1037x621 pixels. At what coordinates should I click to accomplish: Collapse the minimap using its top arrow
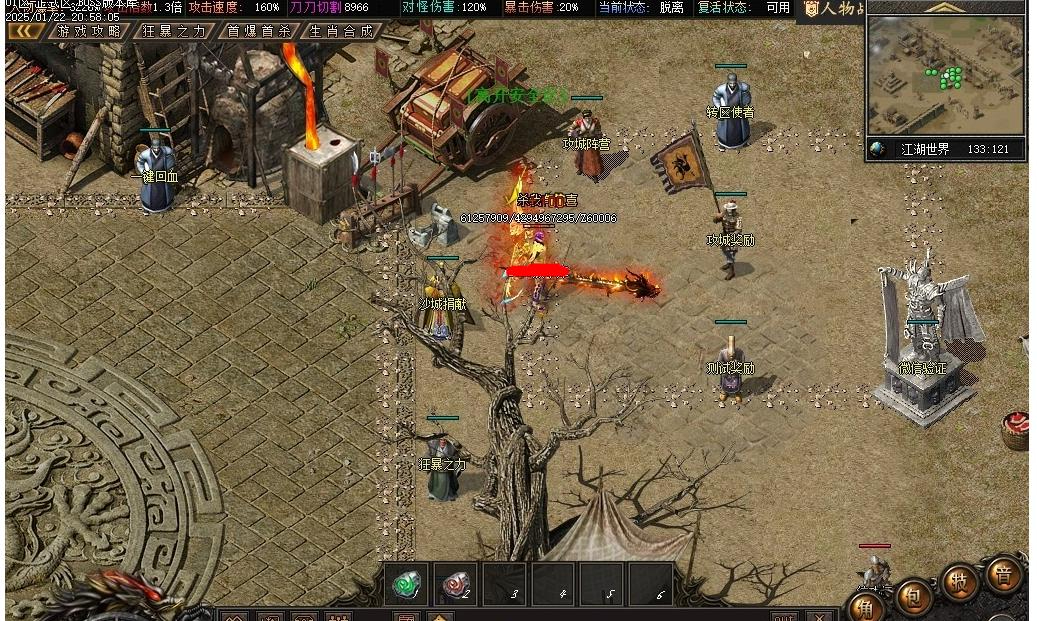(x=944, y=7)
